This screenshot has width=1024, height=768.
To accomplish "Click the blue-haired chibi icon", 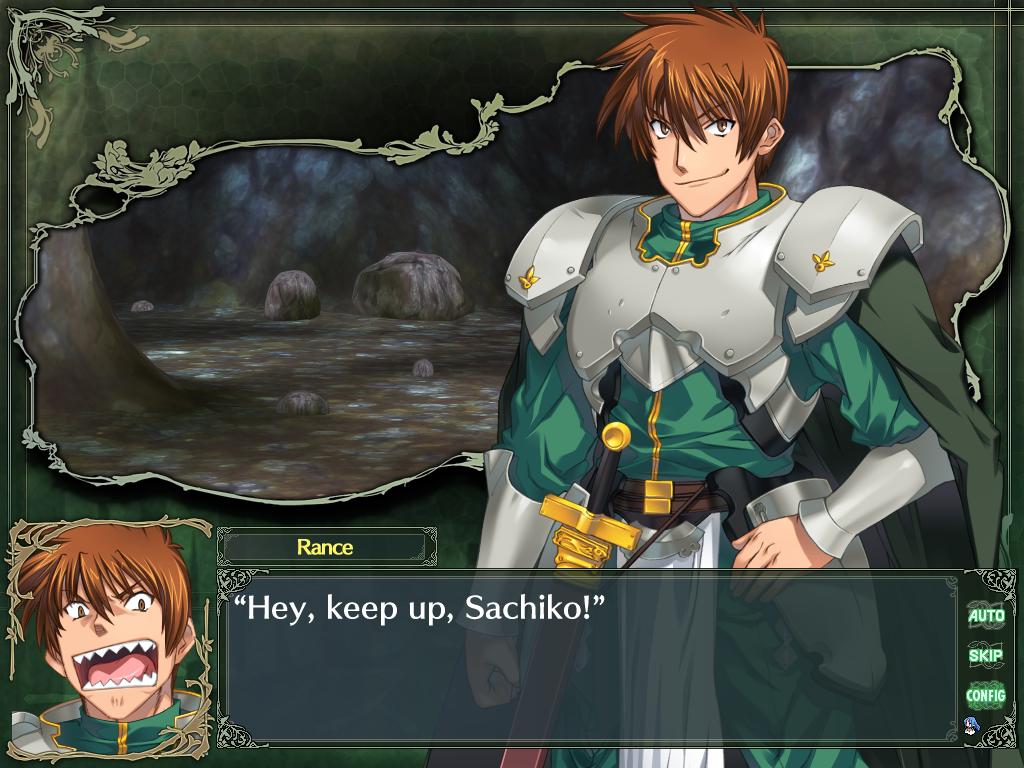I will click(969, 724).
